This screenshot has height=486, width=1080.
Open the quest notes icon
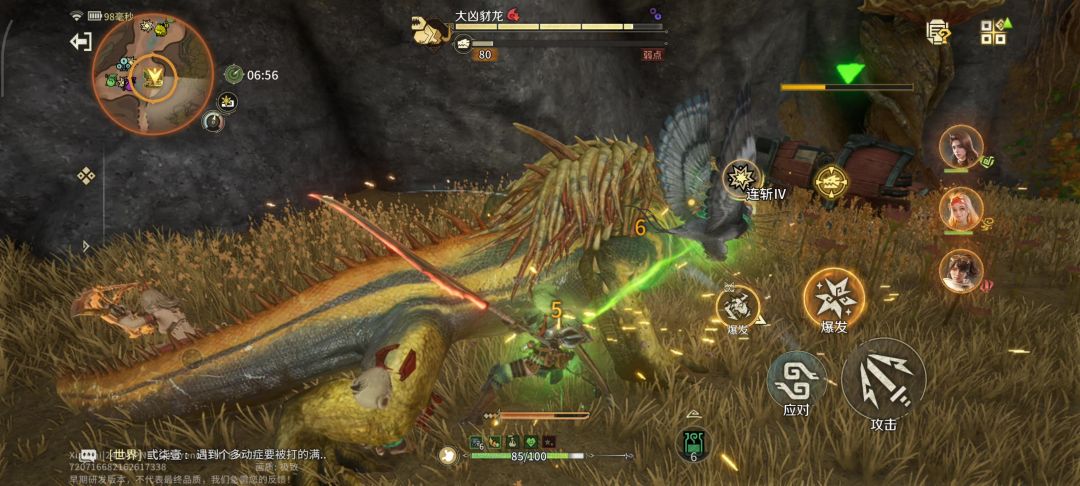937,32
